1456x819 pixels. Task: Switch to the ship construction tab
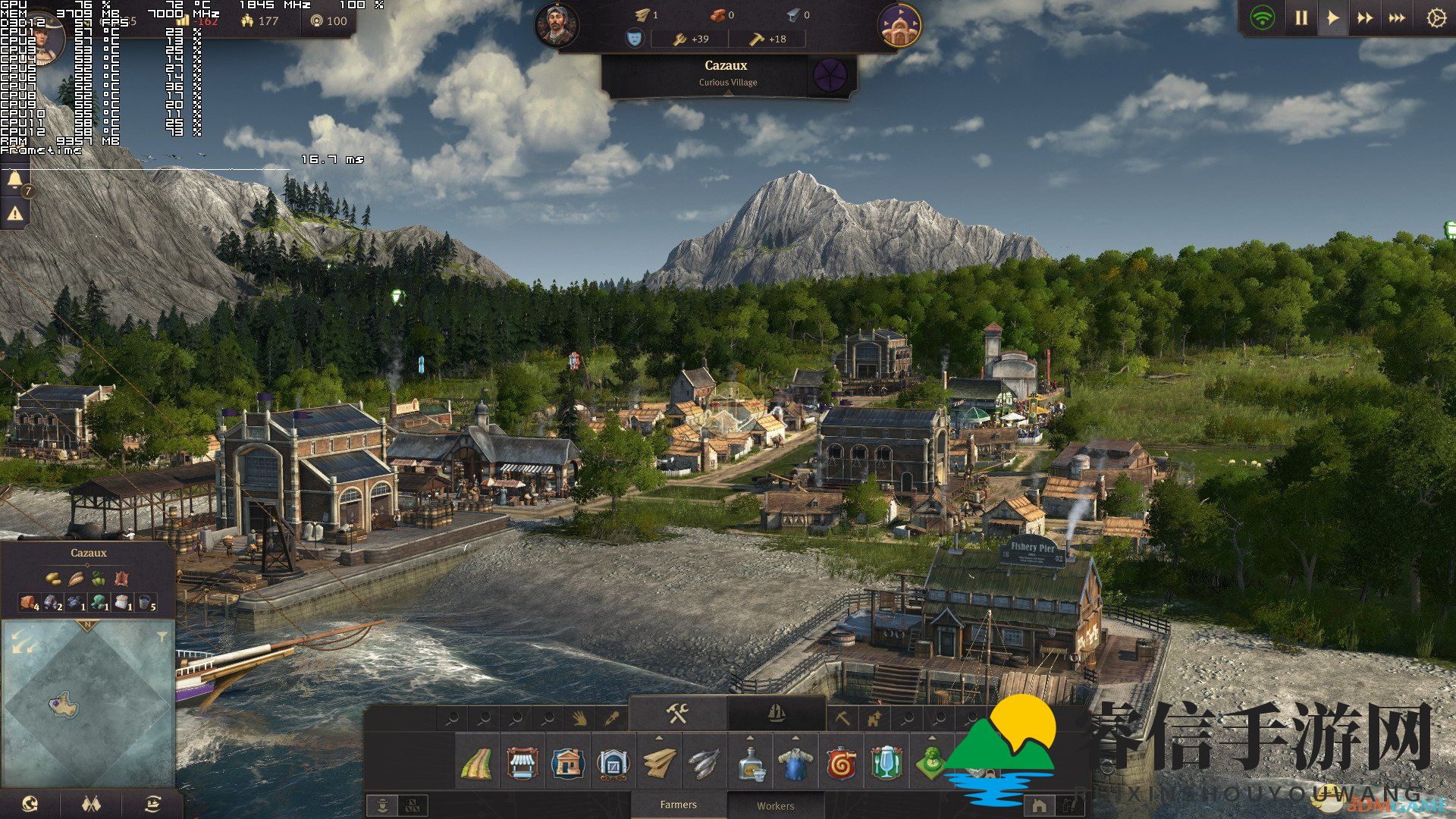tap(776, 714)
